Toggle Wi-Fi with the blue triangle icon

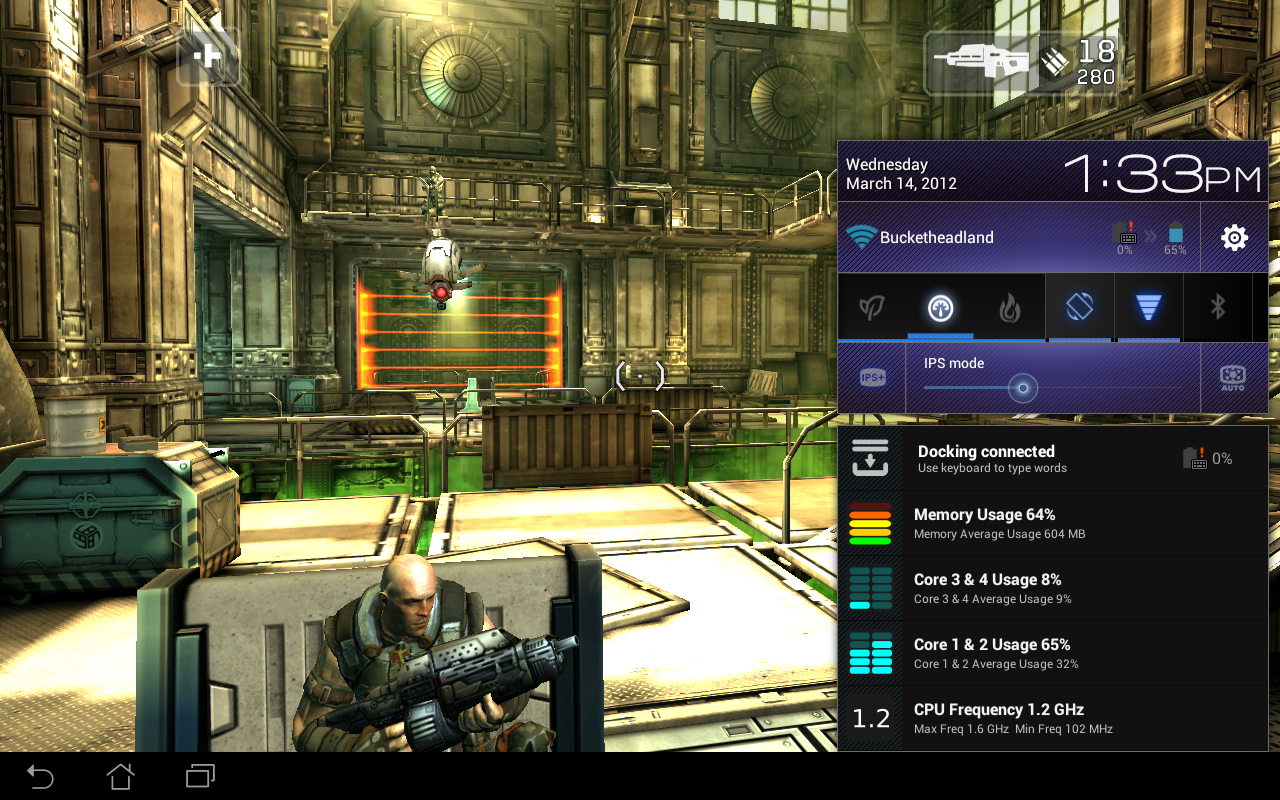[x=1148, y=307]
